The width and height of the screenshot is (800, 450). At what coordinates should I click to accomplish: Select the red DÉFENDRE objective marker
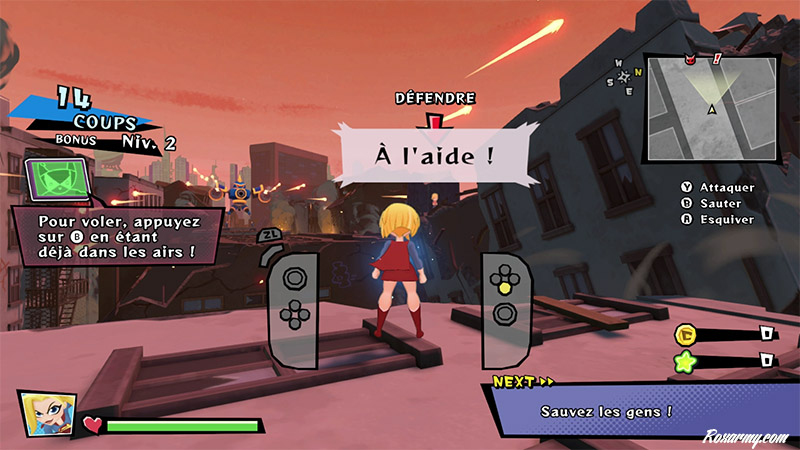point(435,120)
